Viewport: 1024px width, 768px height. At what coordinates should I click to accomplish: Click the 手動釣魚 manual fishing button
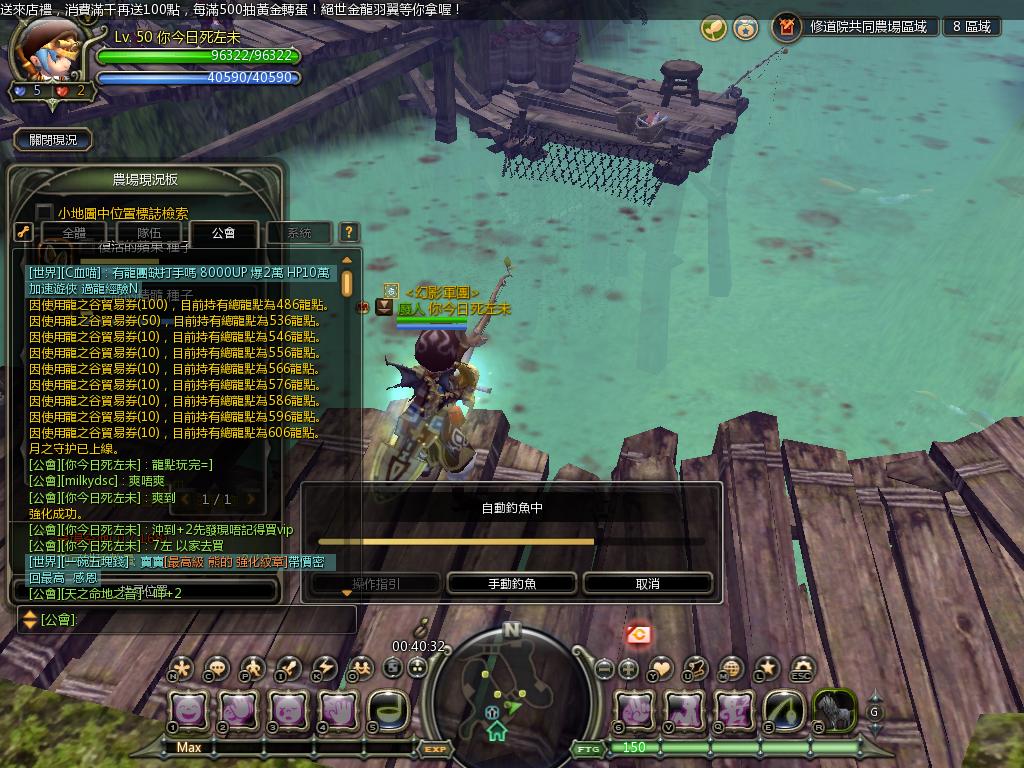[x=512, y=584]
